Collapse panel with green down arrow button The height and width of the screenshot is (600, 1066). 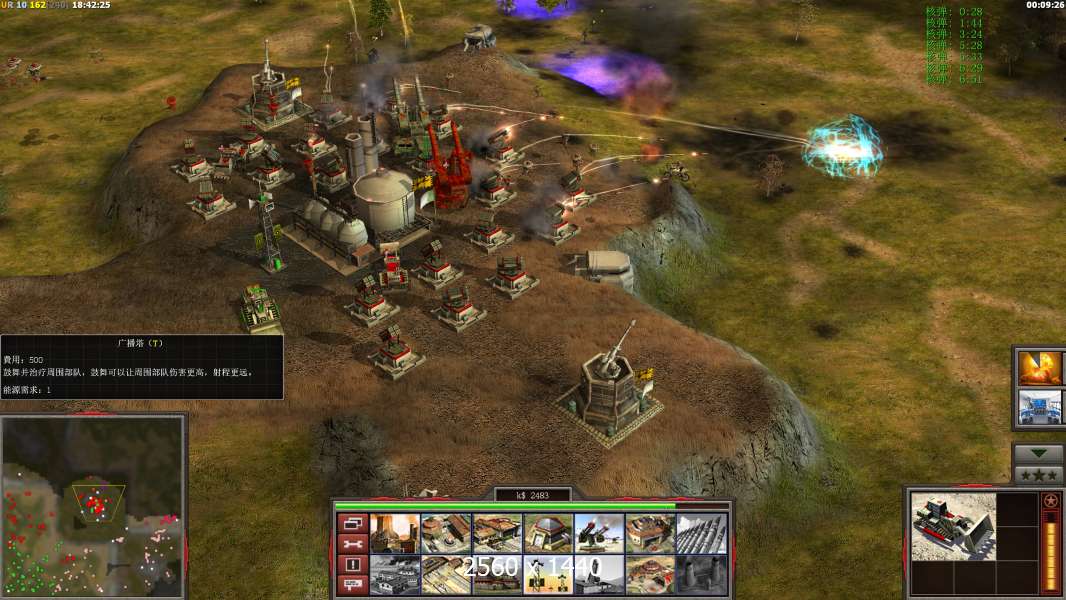[1039, 454]
